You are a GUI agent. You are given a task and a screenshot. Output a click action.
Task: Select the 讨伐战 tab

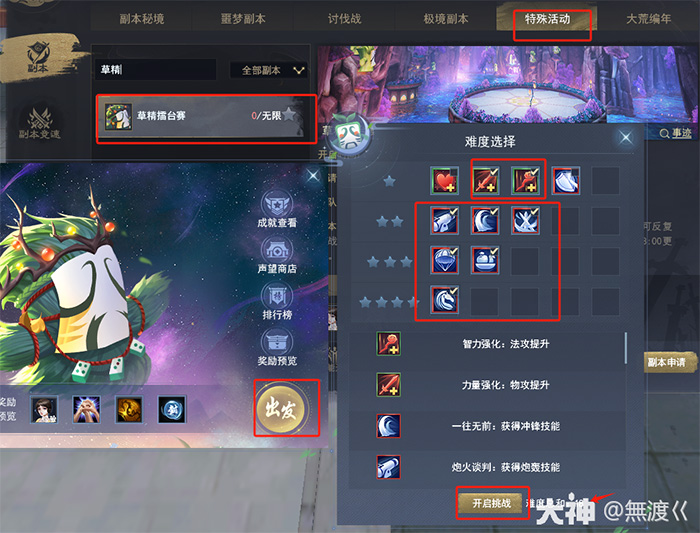point(347,19)
